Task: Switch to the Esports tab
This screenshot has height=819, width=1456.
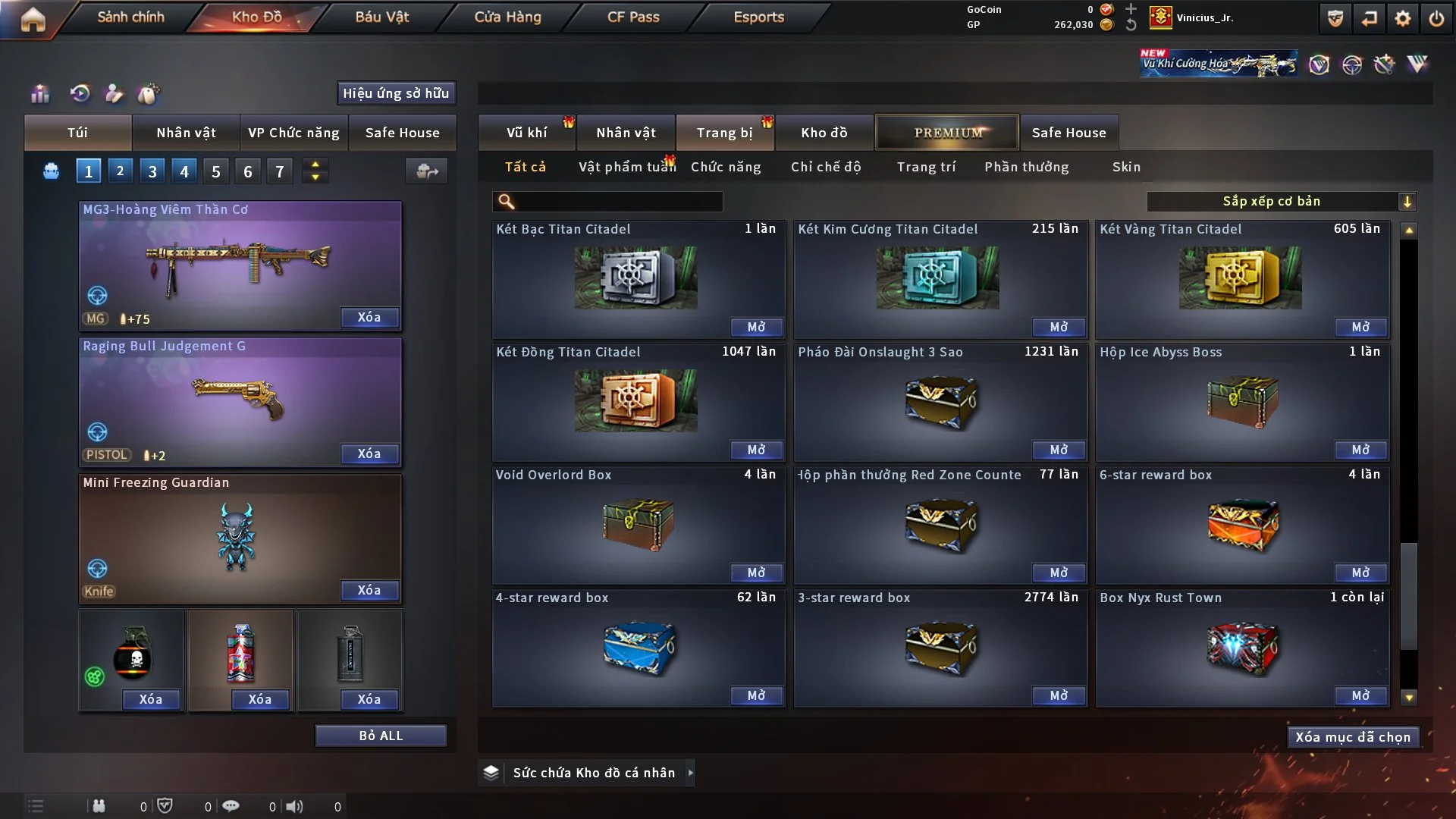Action: coord(758,17)
